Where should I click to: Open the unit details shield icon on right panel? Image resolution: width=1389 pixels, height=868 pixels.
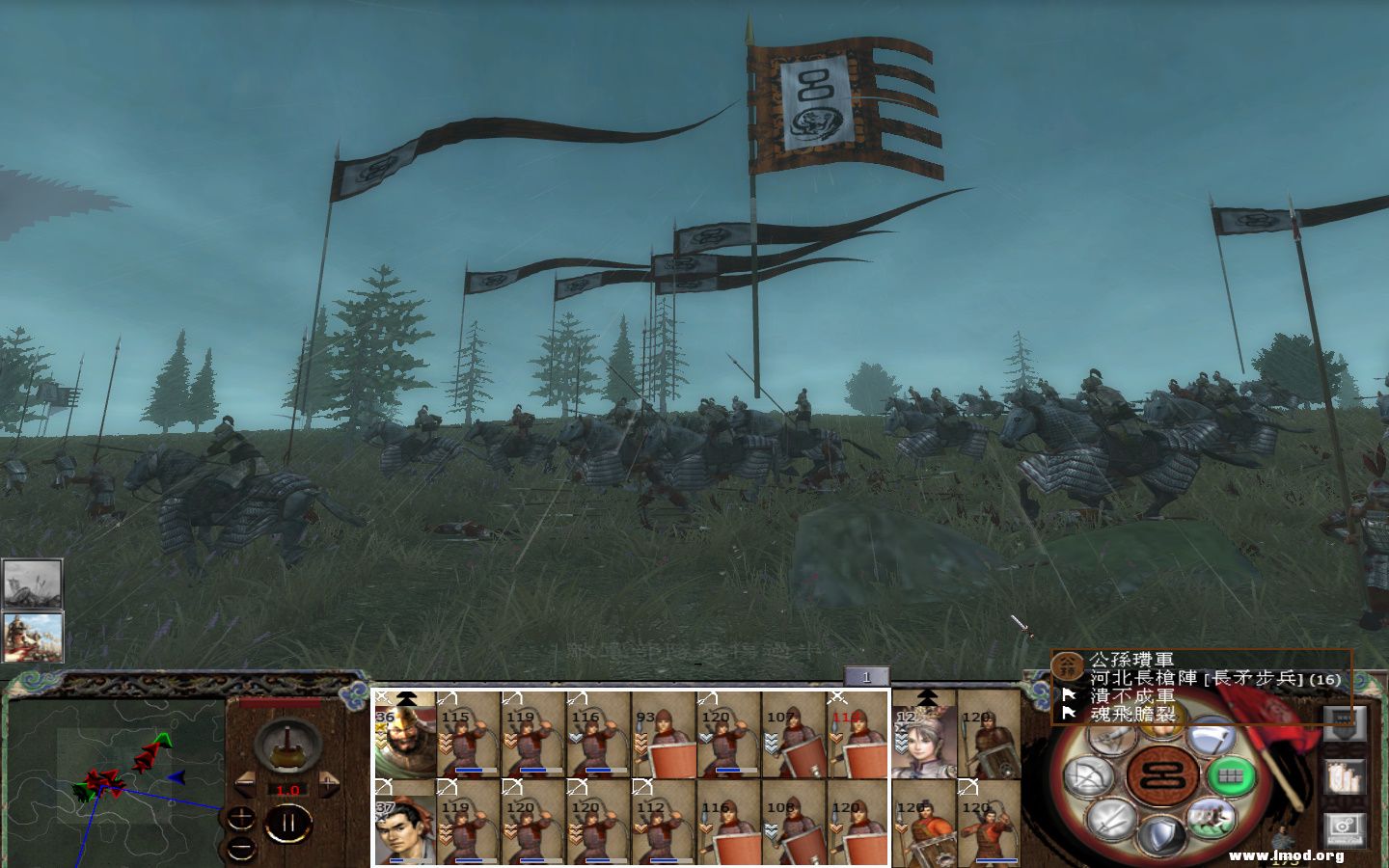tap(1345, 723)
